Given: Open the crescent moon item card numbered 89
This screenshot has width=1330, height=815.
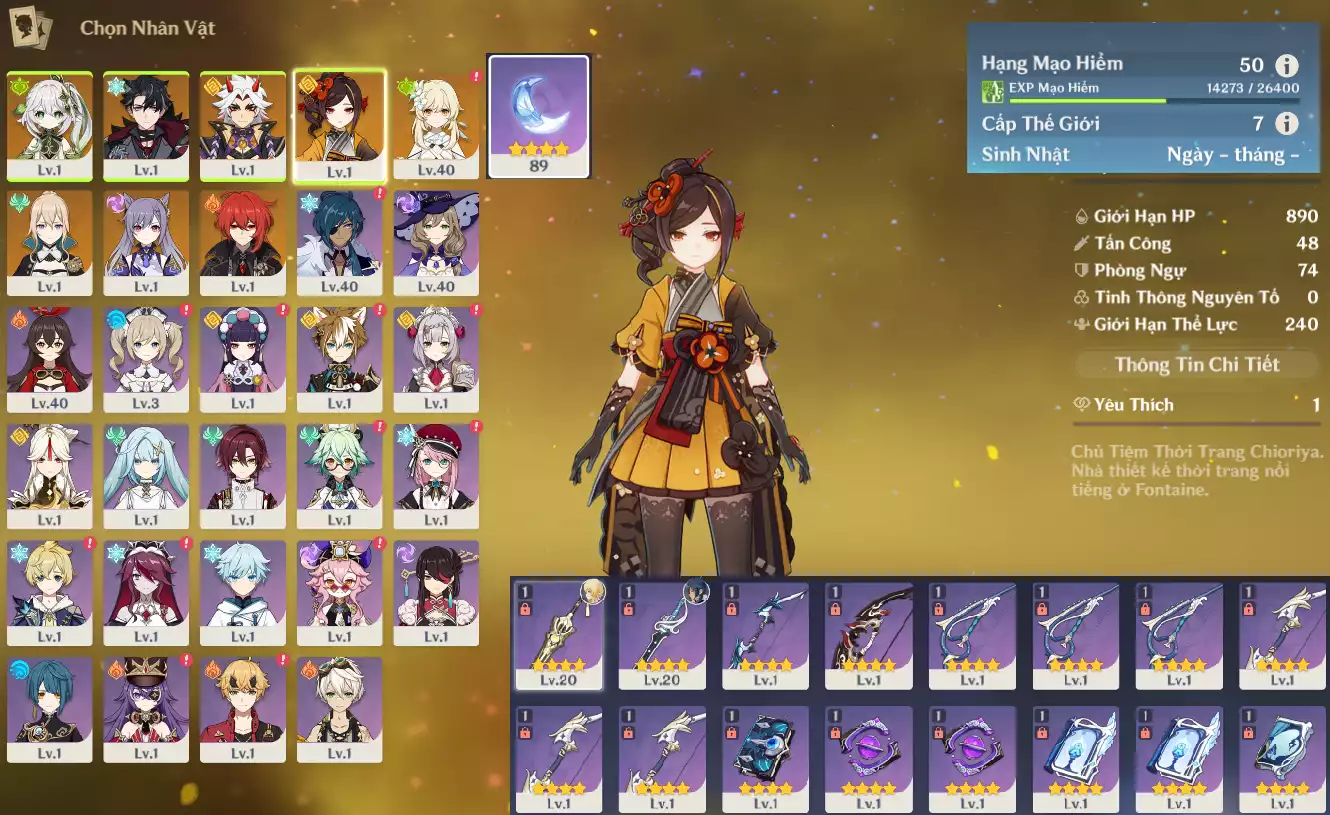Looking at the screenshot, I should click(538, 115).
